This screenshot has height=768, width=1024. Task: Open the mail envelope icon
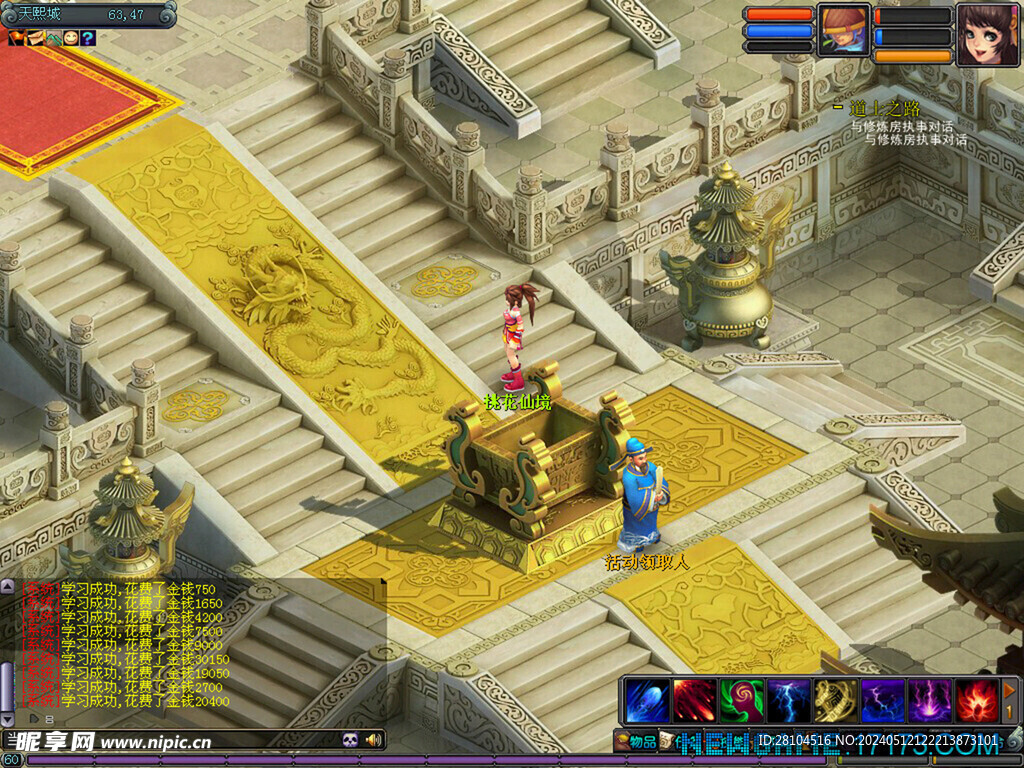pyautogui.click(x=34, y=38)
